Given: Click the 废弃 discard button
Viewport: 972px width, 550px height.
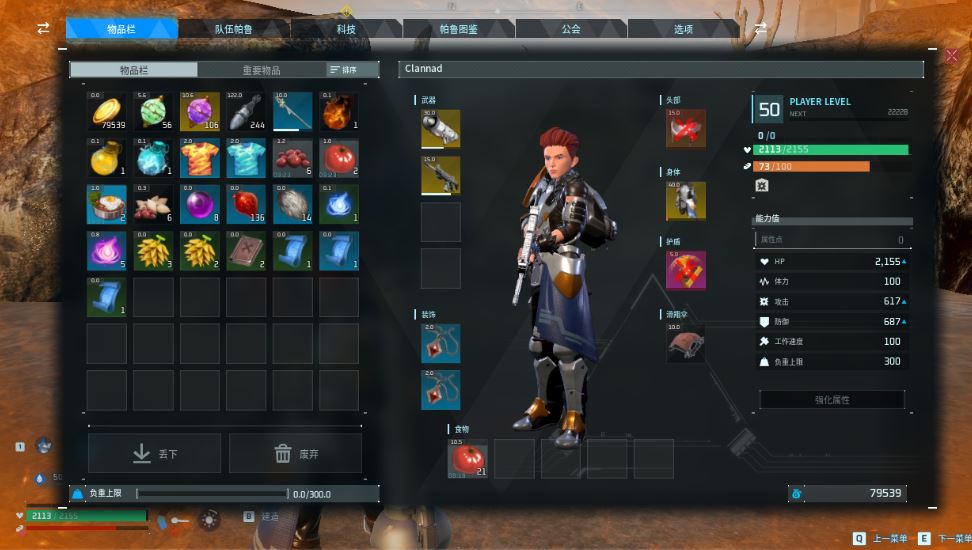Looking at the screenshot, I should (x=295, y=454).
